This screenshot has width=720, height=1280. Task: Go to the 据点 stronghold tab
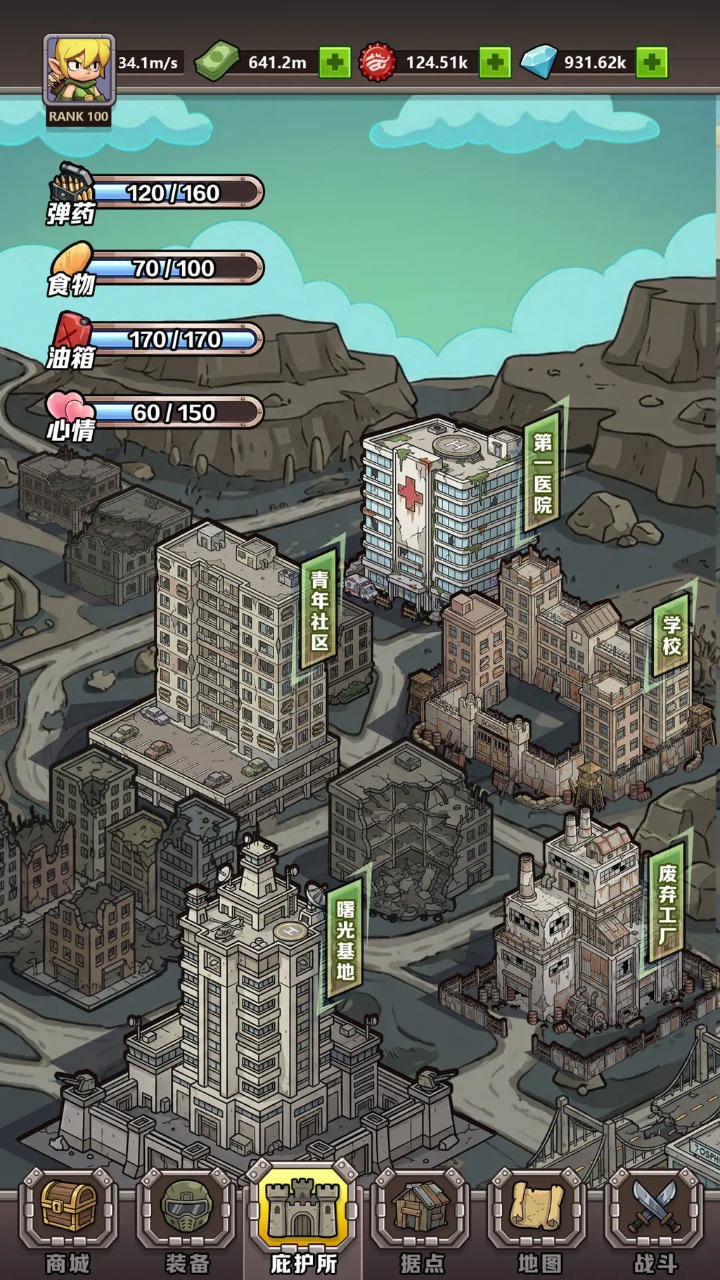pyautogui.click(x=421, y=1220)
